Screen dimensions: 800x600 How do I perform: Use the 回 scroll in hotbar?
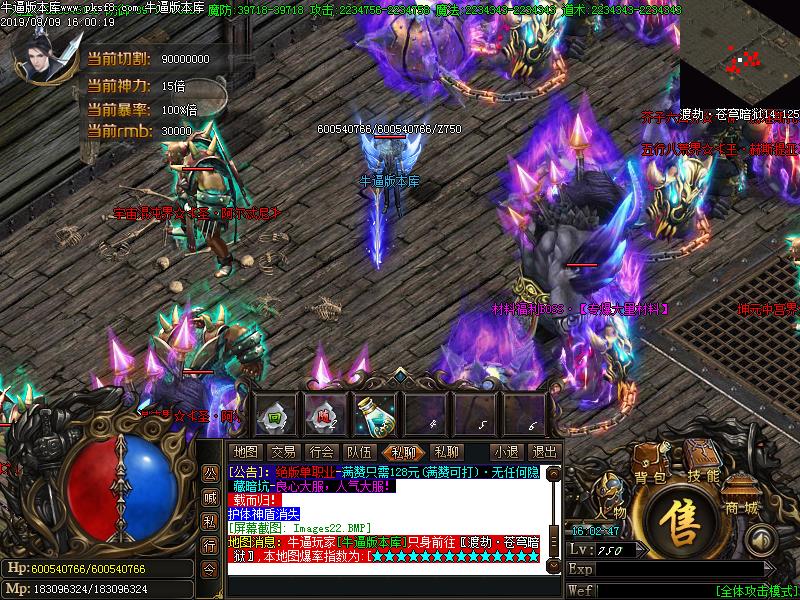[275, 413]
